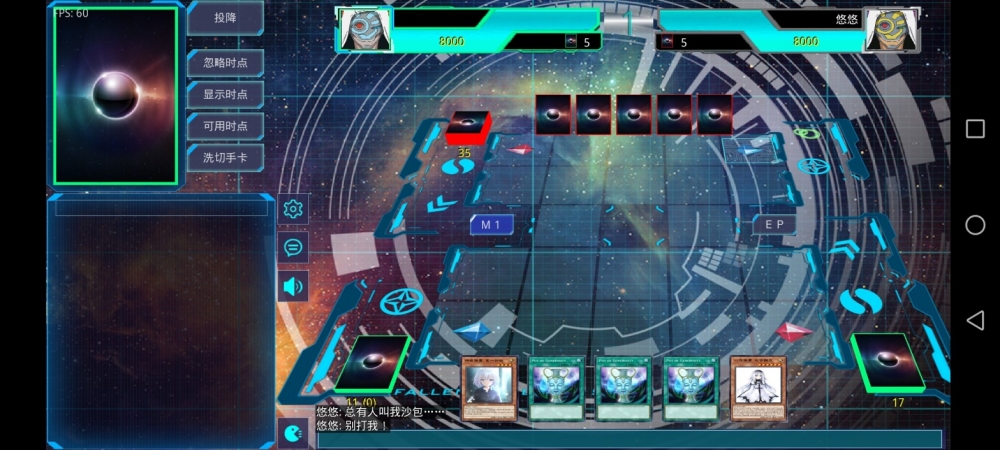The image size is (1000, 450).
Task: Shuffle hand with 洗切手卡 button
Action: click(225, 157)
